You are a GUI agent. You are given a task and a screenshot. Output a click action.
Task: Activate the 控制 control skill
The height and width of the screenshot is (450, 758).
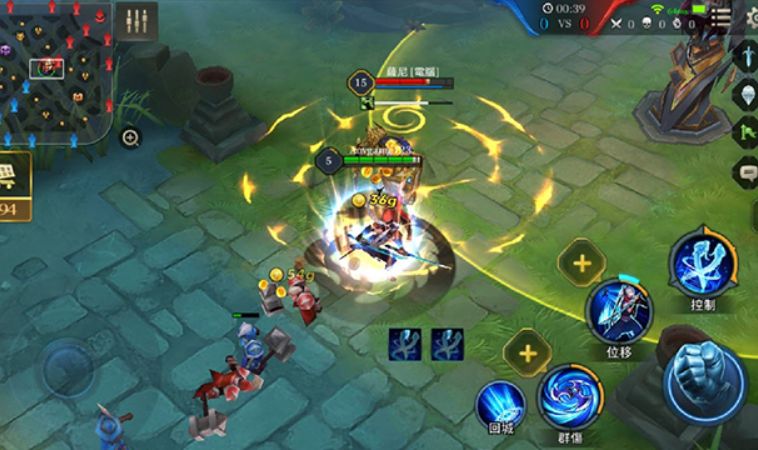(704, 263)
